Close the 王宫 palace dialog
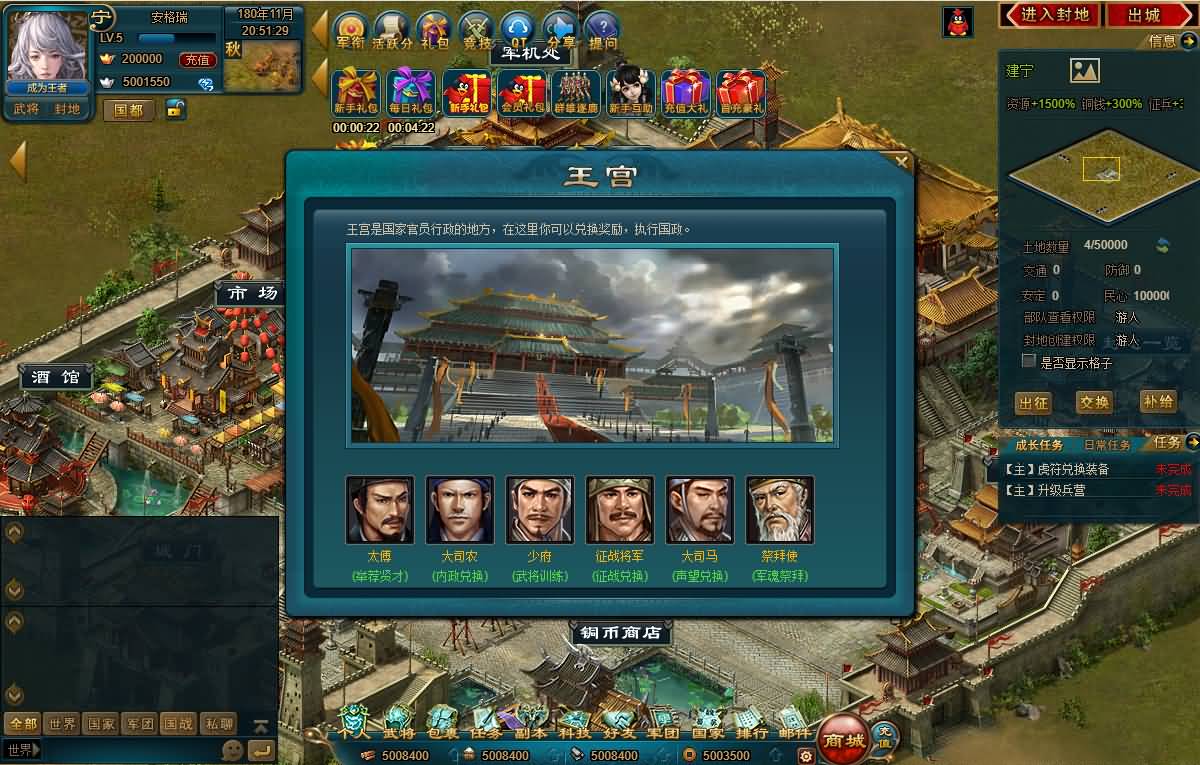Viewport: 1200px width, 765px height. click(902, 161)
